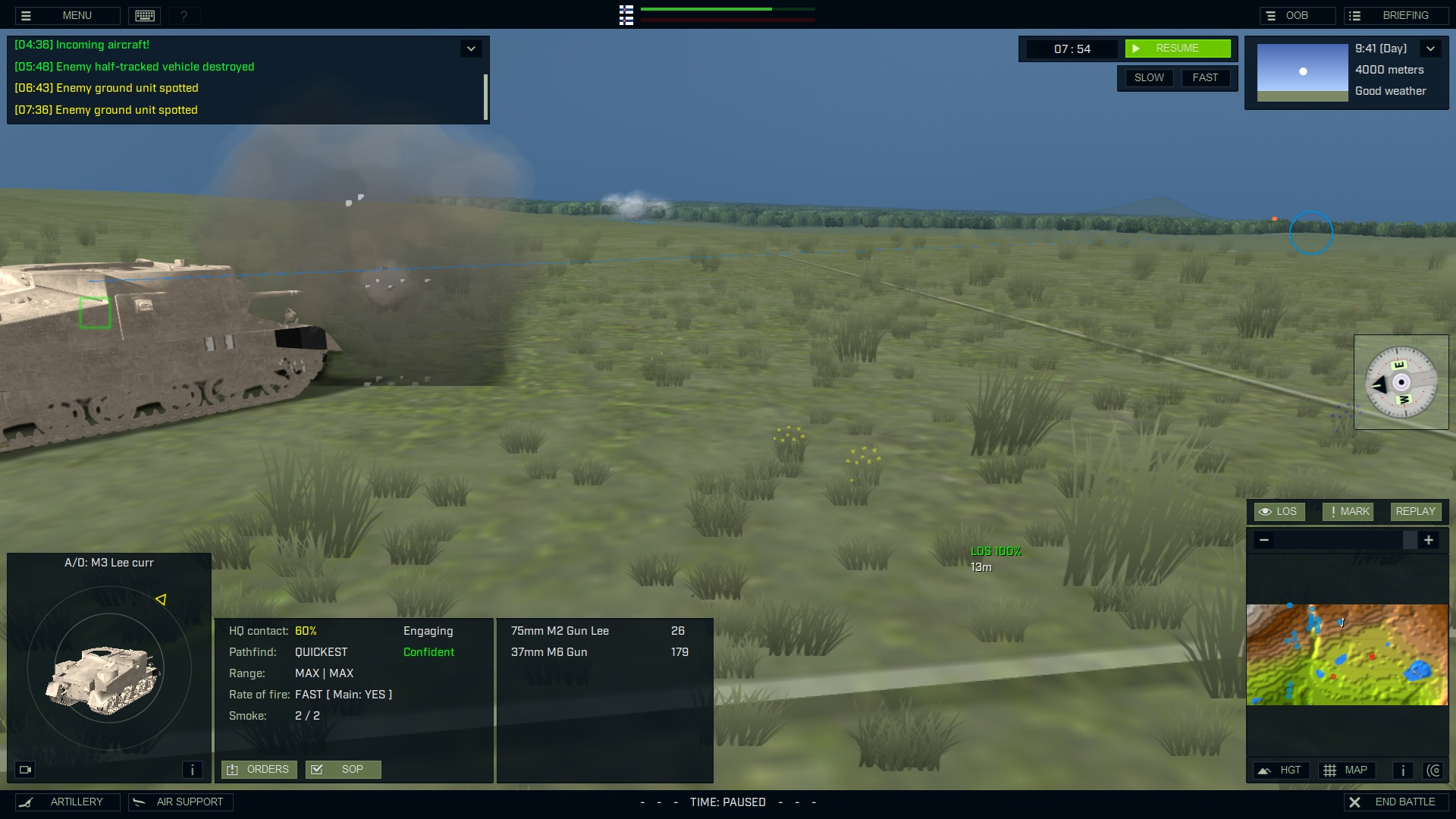1456x819 pixels.
Task: Open the main MENU
Action: click(x=67, y=15)
